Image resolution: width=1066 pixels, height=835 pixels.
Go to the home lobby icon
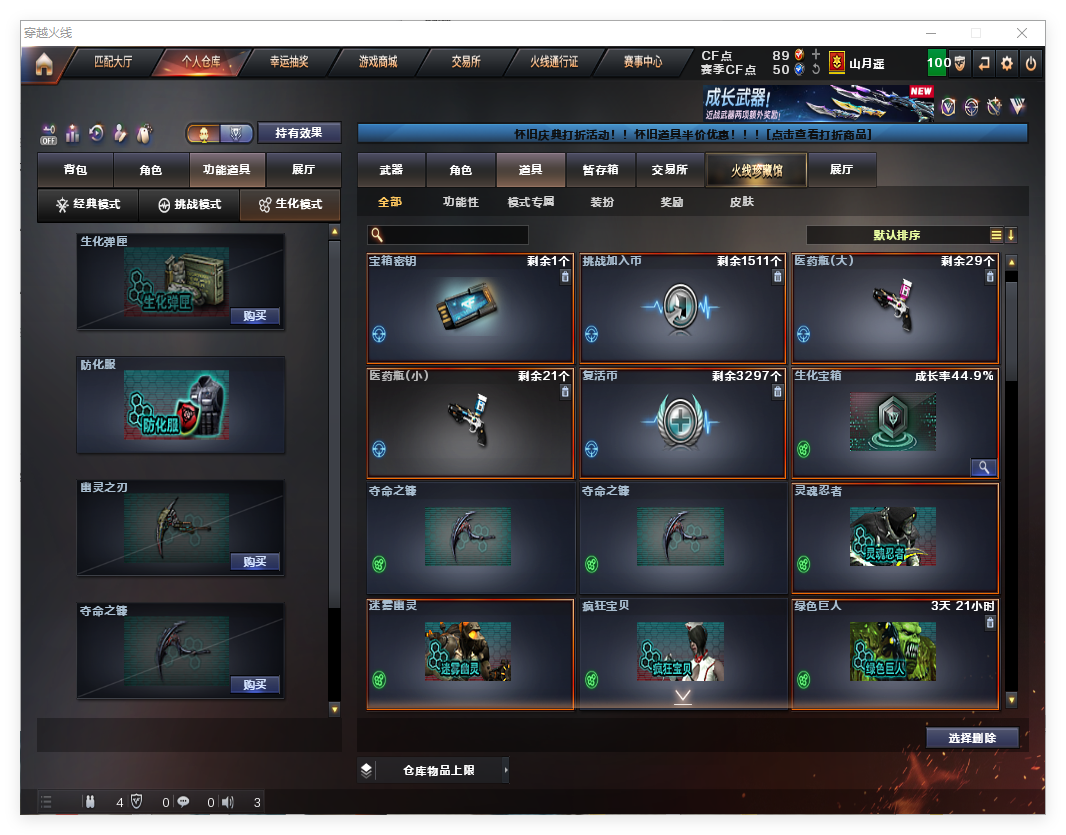[x=43, y=64]
